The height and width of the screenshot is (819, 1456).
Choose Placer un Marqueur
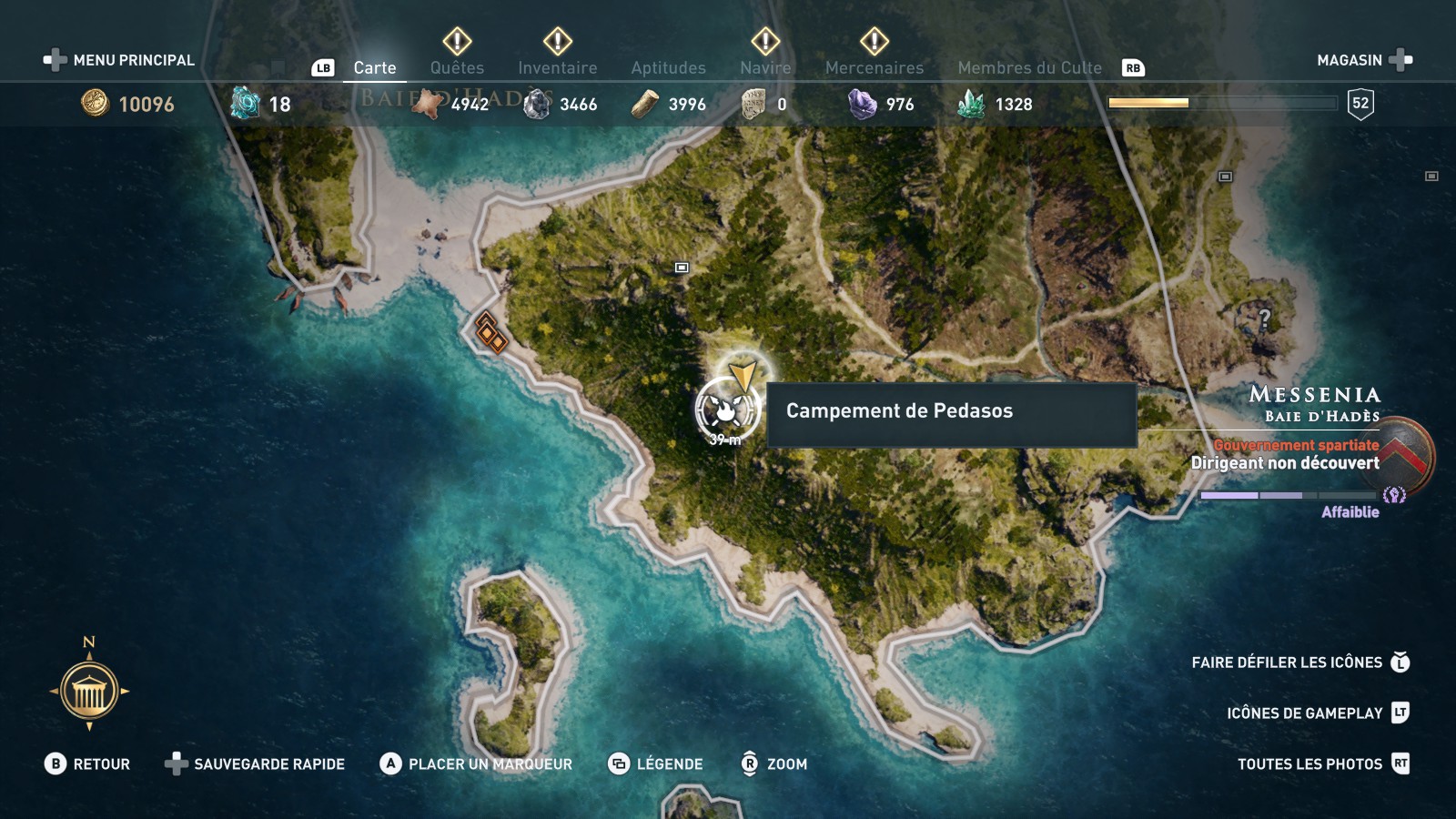(x=476, y=764)
